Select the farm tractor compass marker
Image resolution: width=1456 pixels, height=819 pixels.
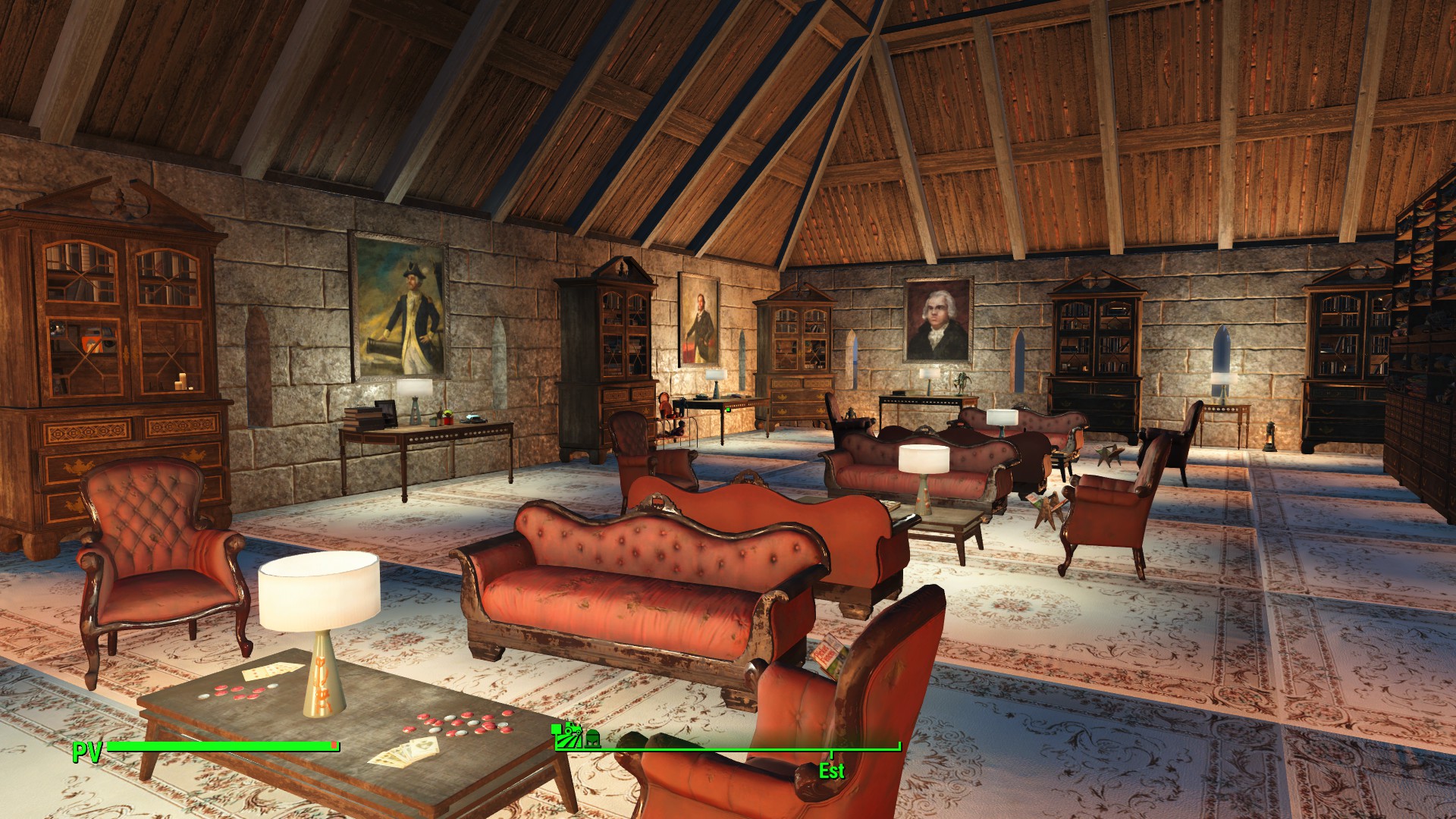pyautogui.click(x=566, y=735)
